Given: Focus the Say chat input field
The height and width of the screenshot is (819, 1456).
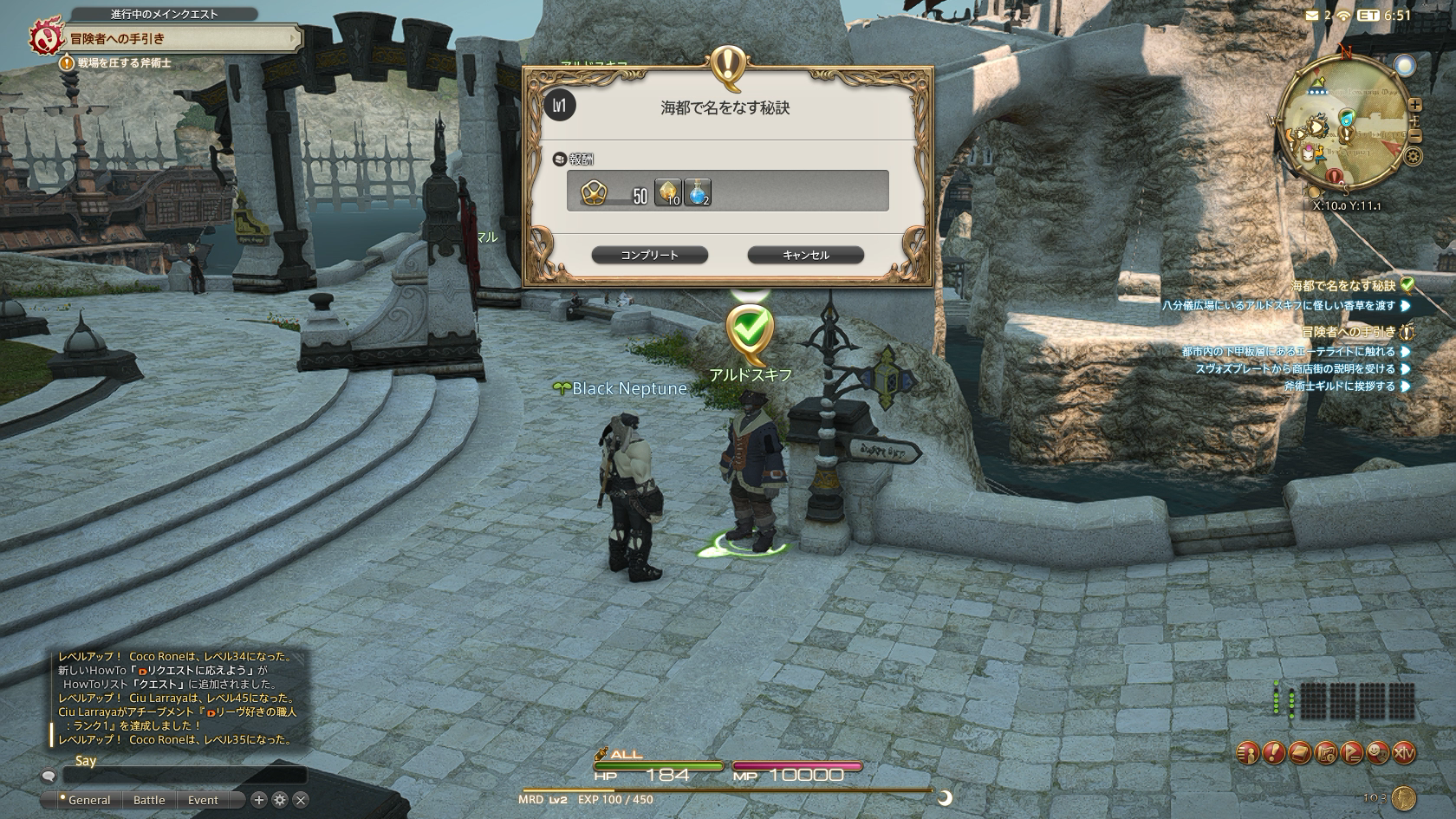Looking at the screenshot, I should coord(182,776).
